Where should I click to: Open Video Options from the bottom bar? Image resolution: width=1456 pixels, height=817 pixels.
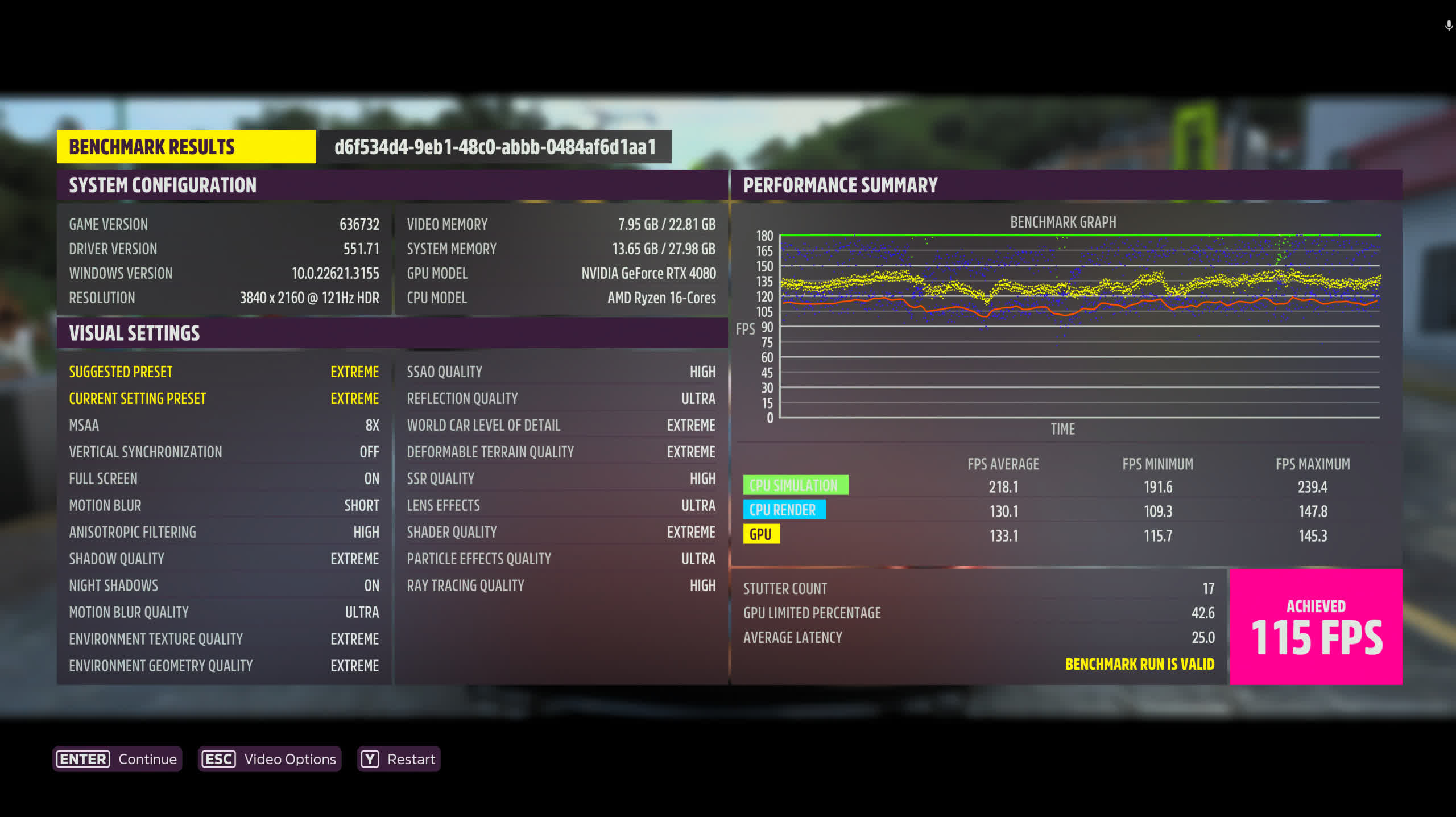tap(270, 759)
